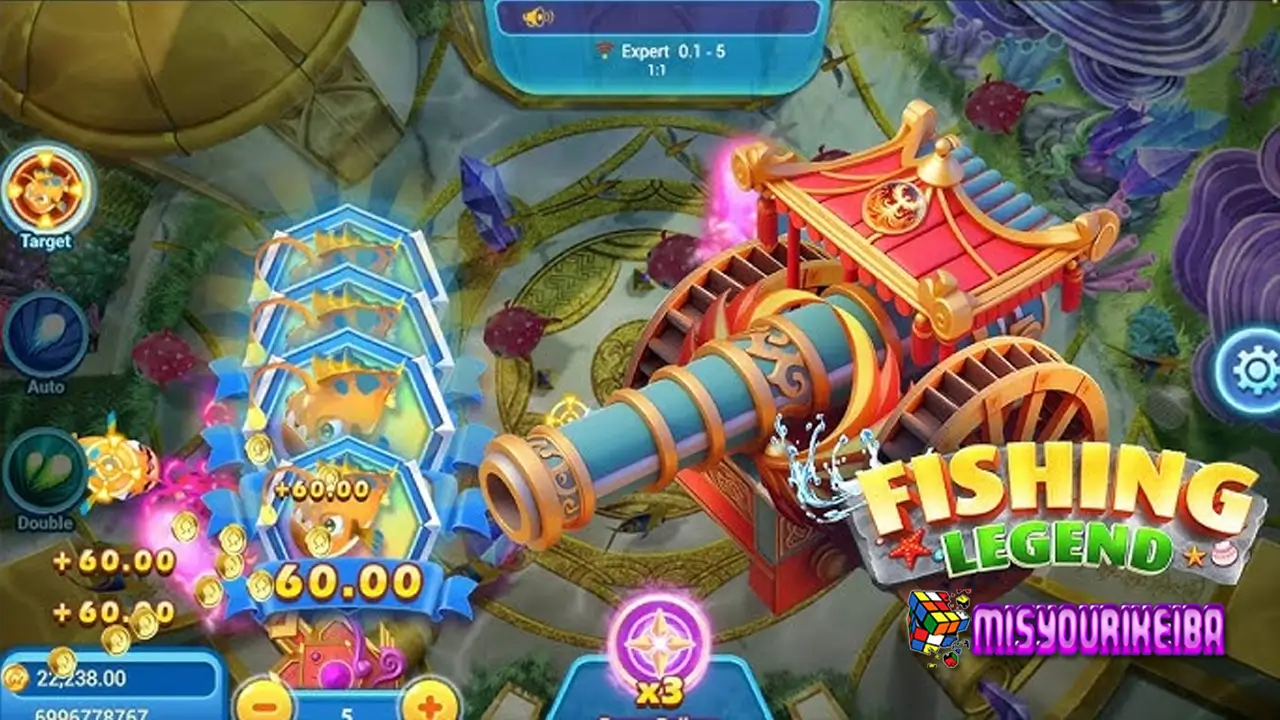Open the Expert difficulty room banner
Viewport: 1280px width, 720px height.
[x=648, y=50]
